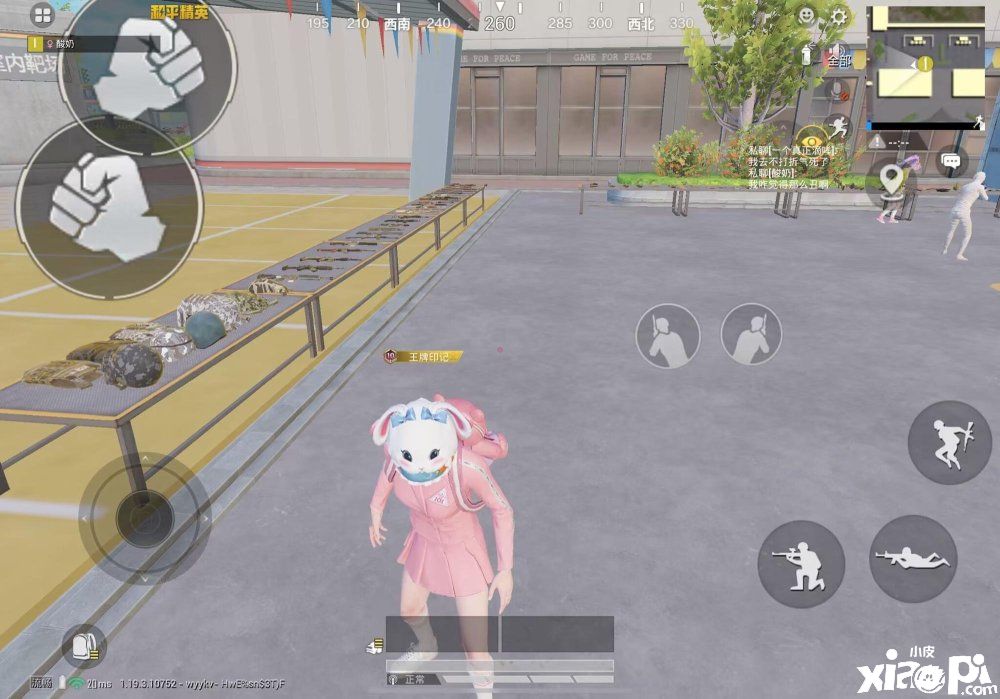Toggle the free-look eye button
The width and height of the screenshot is (1000, 699).
point(810,139)
